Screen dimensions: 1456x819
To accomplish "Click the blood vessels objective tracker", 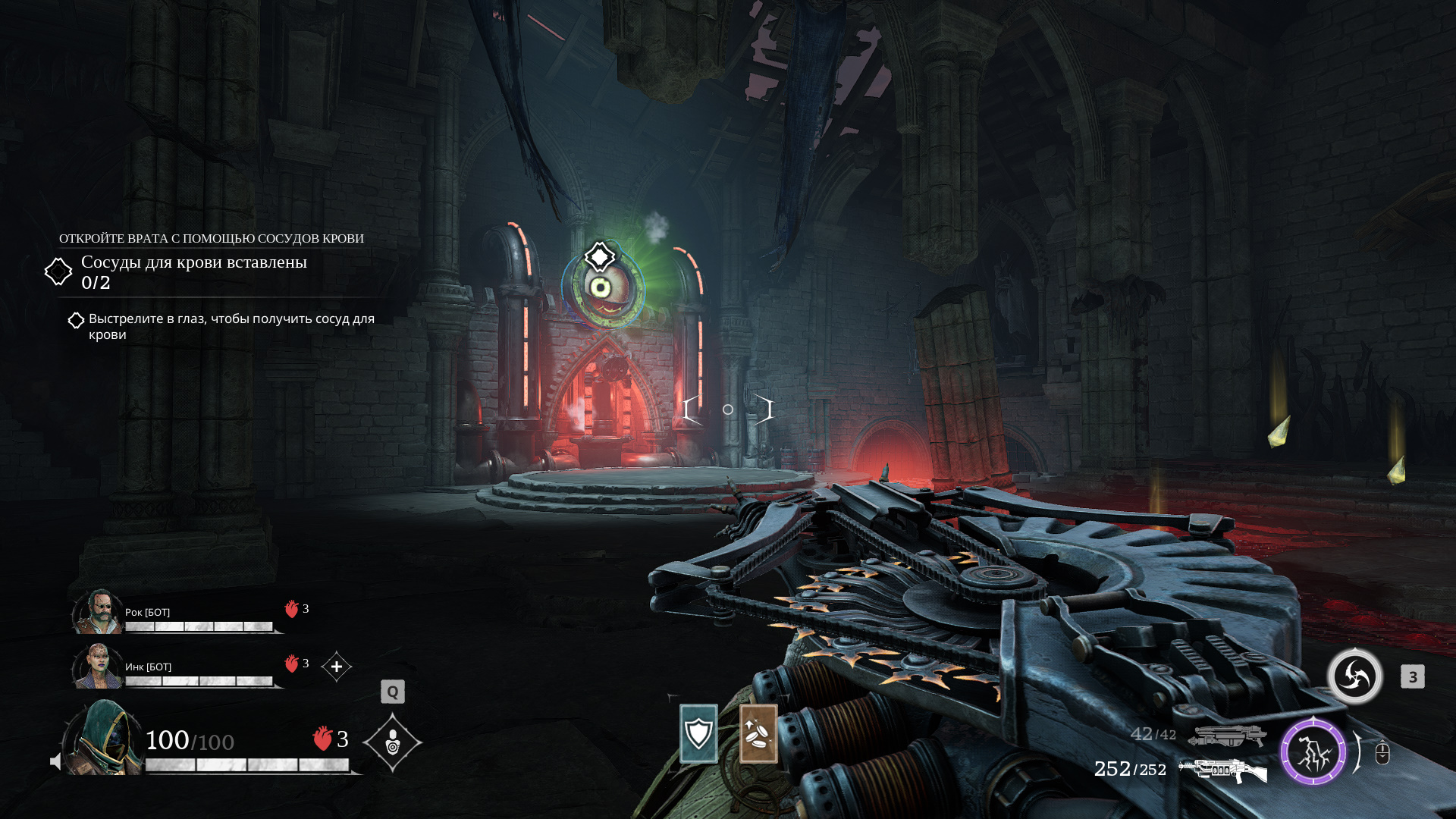I will [193, 271].
